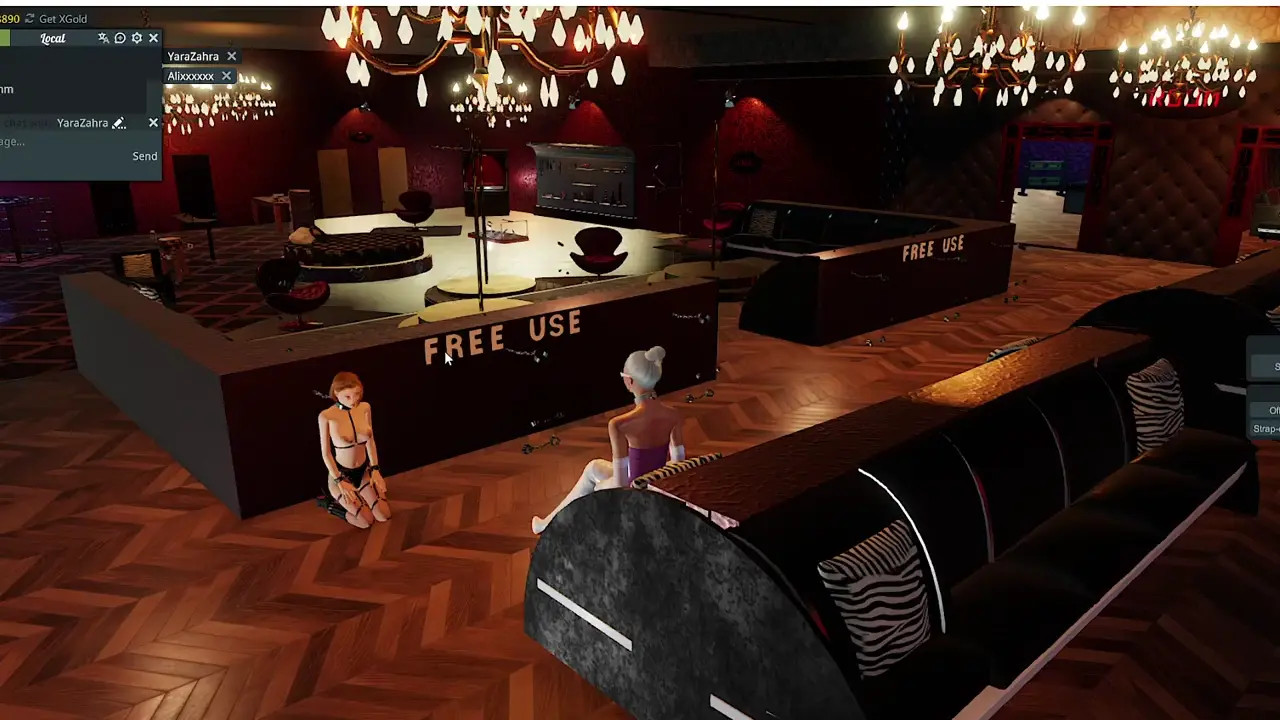Viewport: 1280px width, 720px height.
Task: Close the YaraZahra chat tab
Action: 231,57
